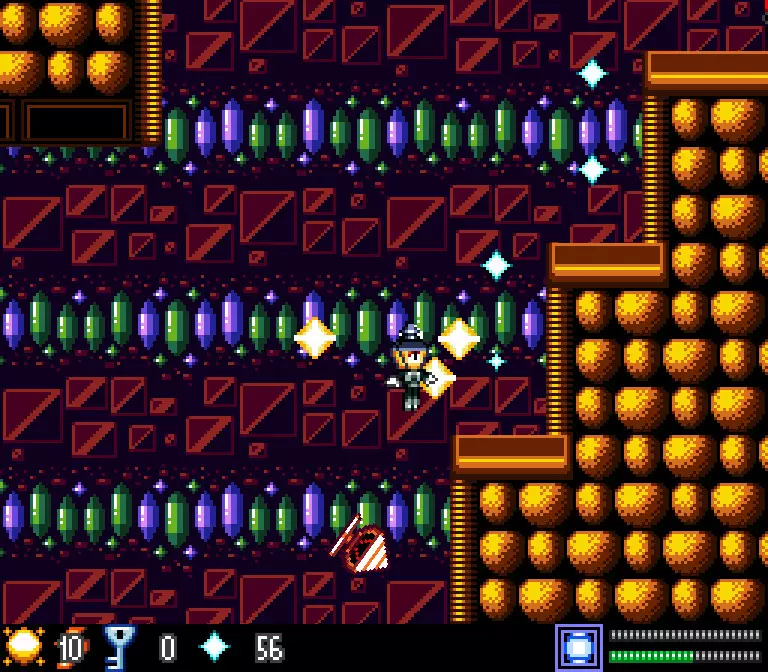The width and height of the screenshot is (768, 672).
Task: Click the glowing sun orb icon
Action: (23, 647)
